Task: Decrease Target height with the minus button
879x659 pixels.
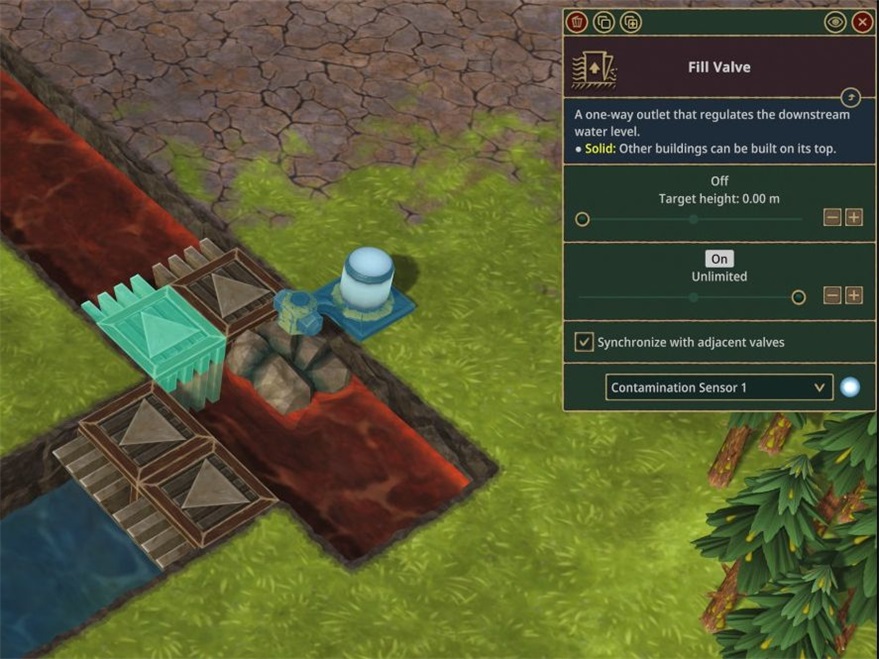Action: (x=832, y=218)
